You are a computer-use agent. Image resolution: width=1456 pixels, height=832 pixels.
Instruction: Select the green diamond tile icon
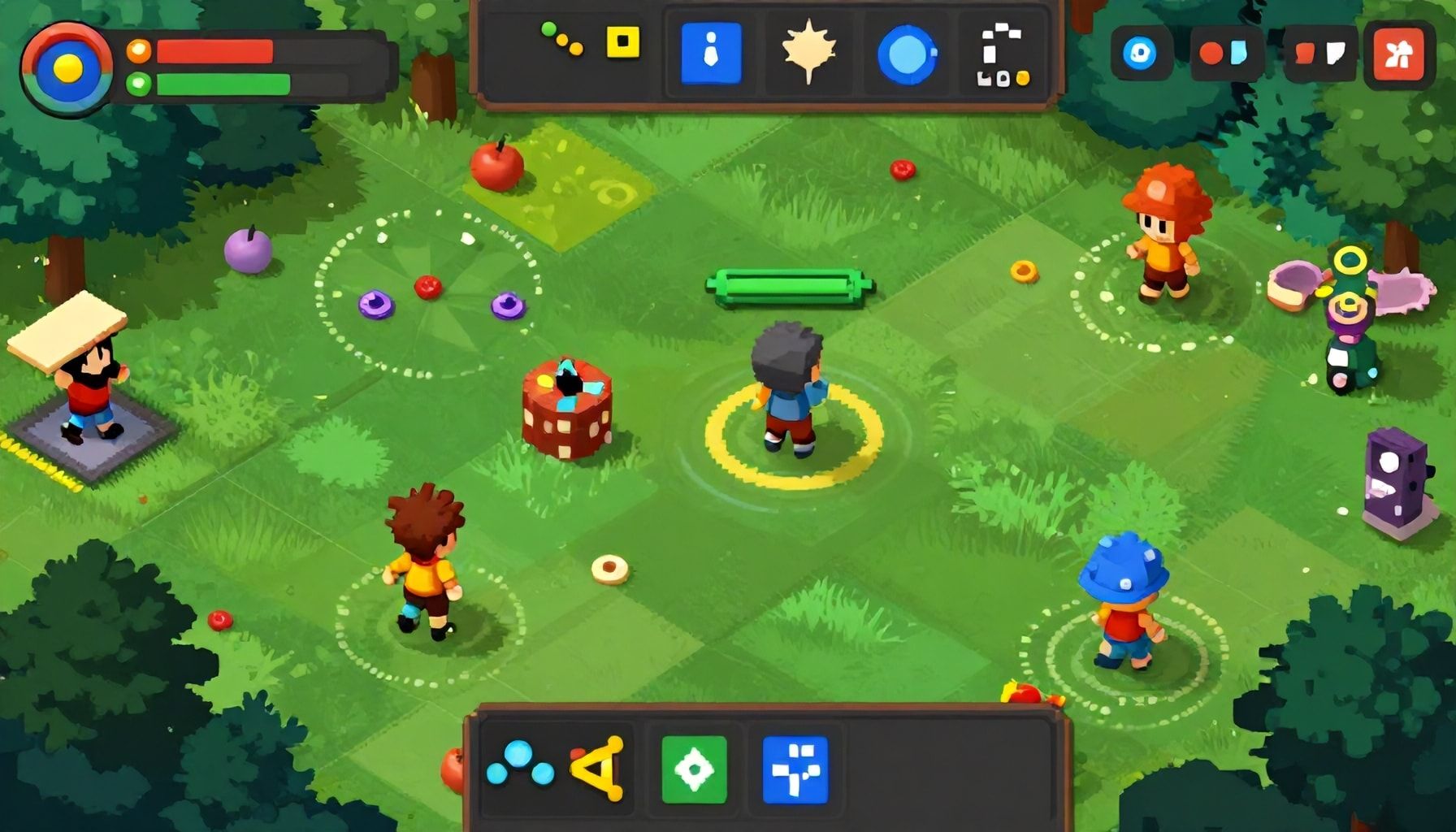click(x=695, y=768)
